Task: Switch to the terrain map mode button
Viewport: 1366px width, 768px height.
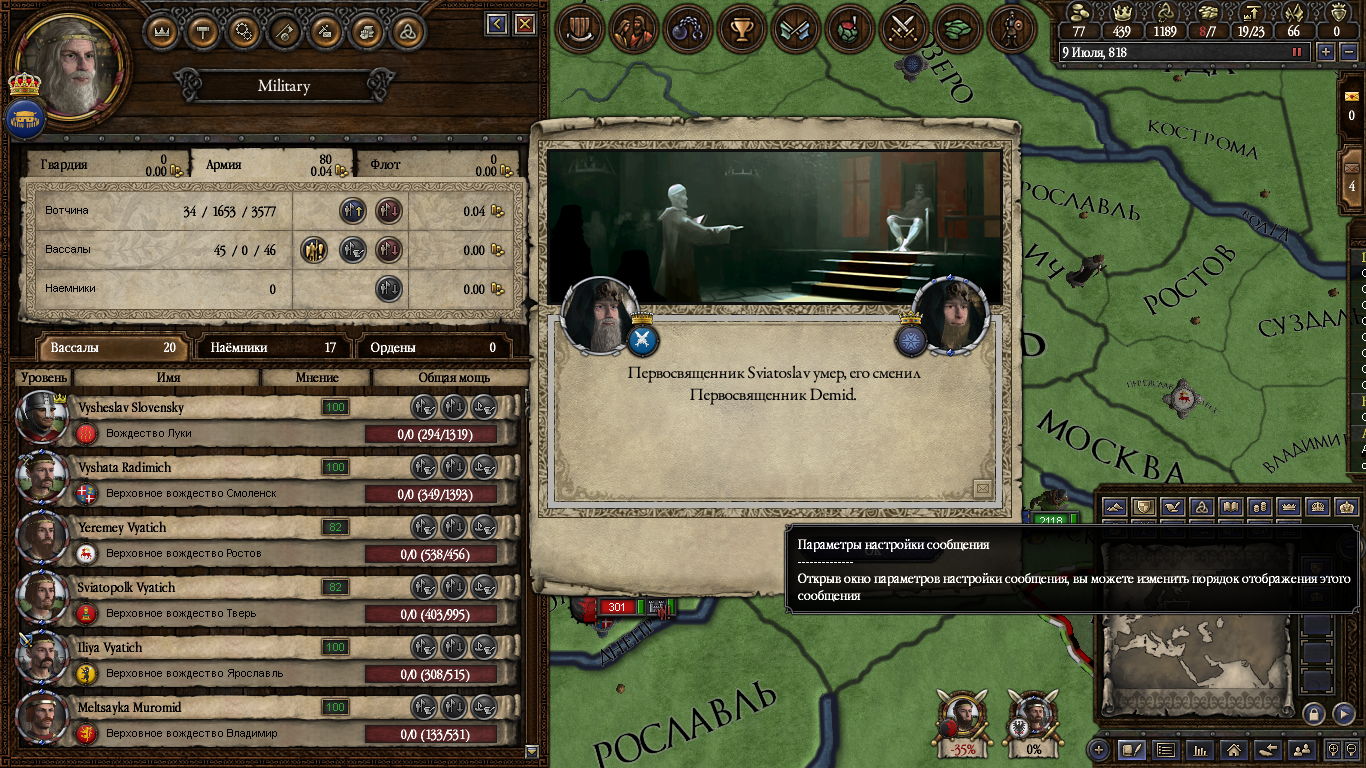Action: pyautogui.click(x=1116, y=507)
